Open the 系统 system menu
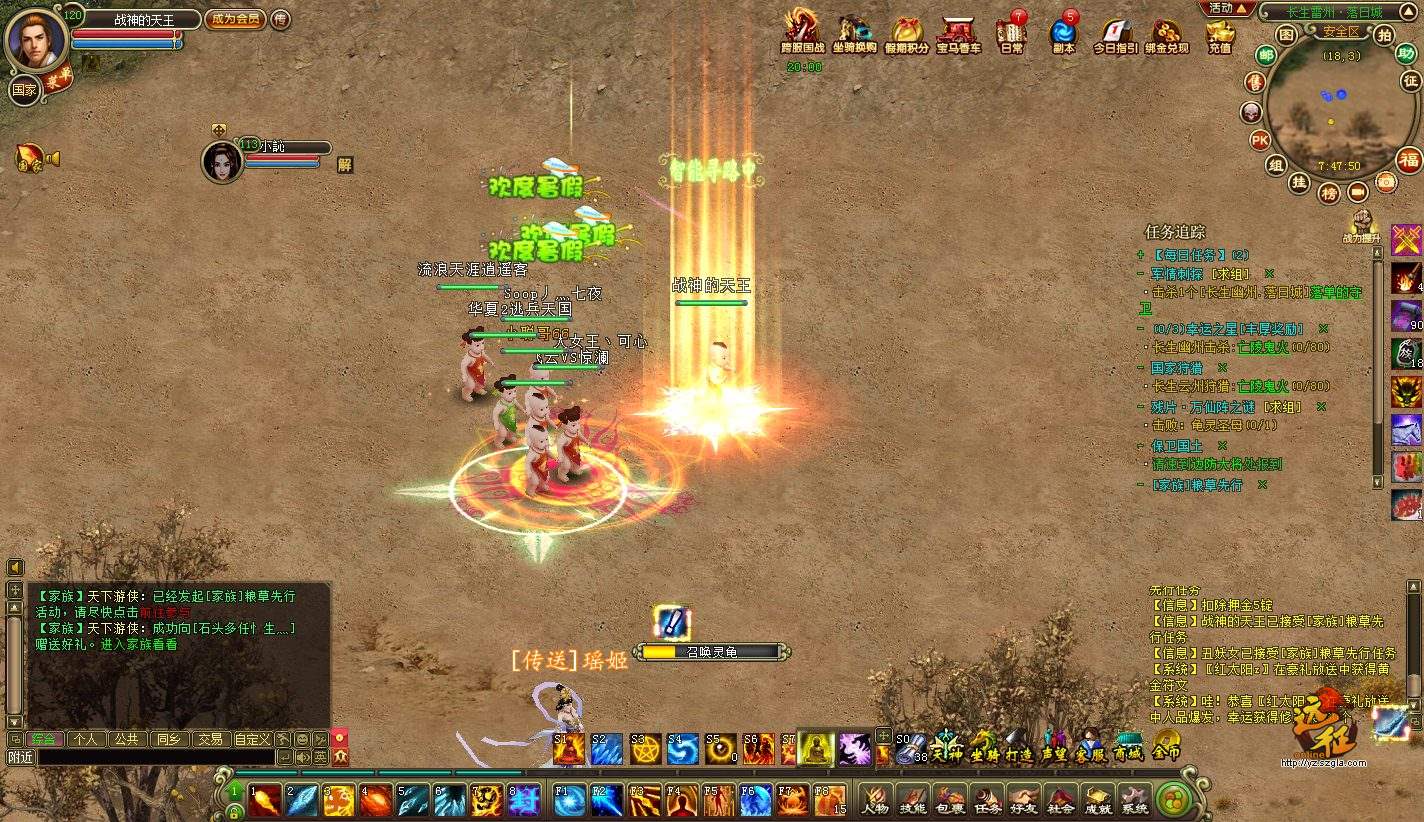 pyautogui.click(x=1134, y=800)
